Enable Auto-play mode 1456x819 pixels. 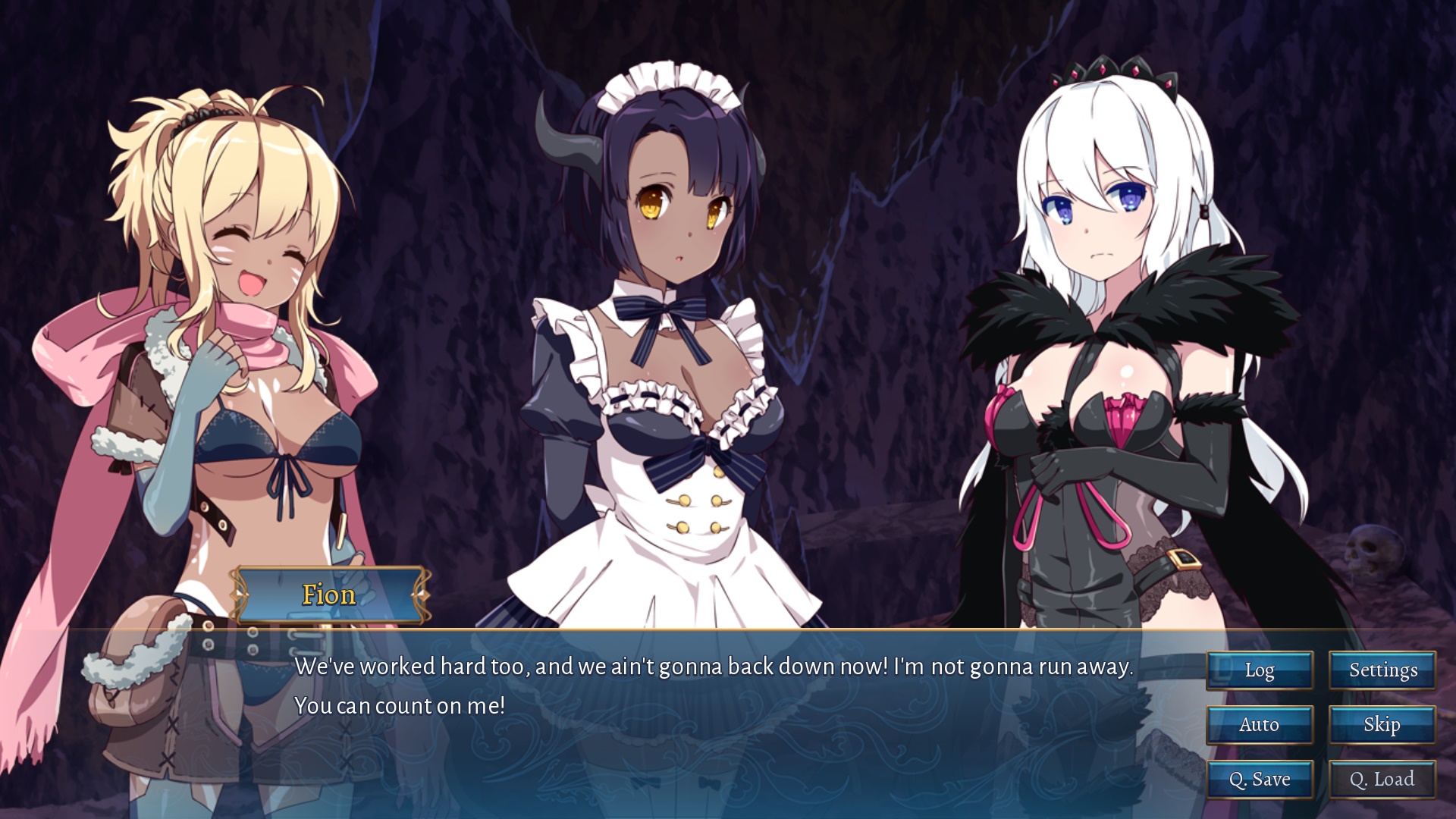(1259, 725)
